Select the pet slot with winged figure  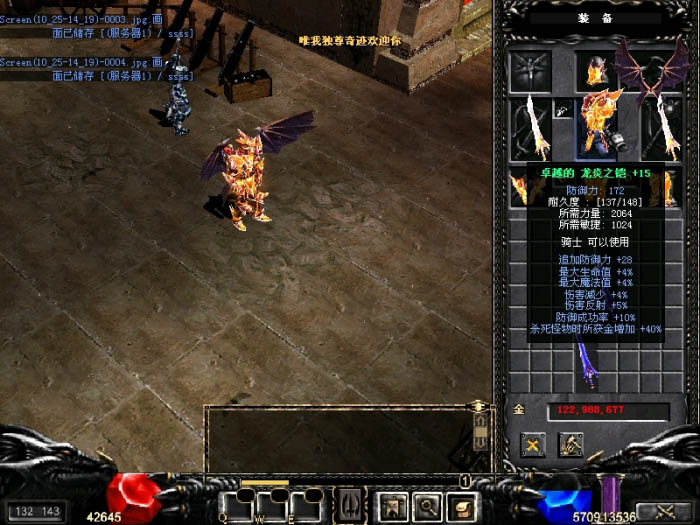coord(530,71)
